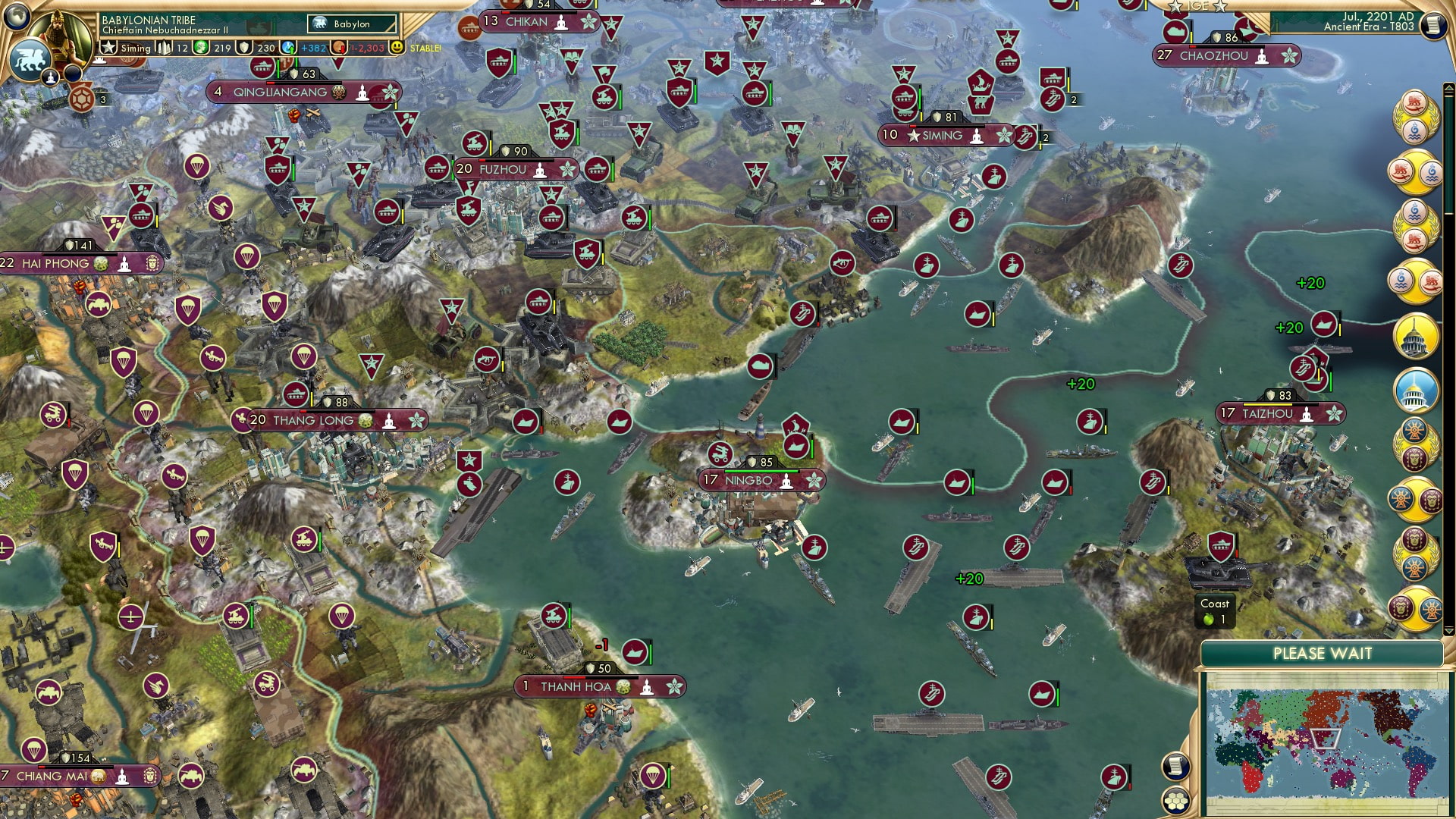Toggle the globe view icon in top-left corner
The image size is (1456, 819).
coord(16,17)
